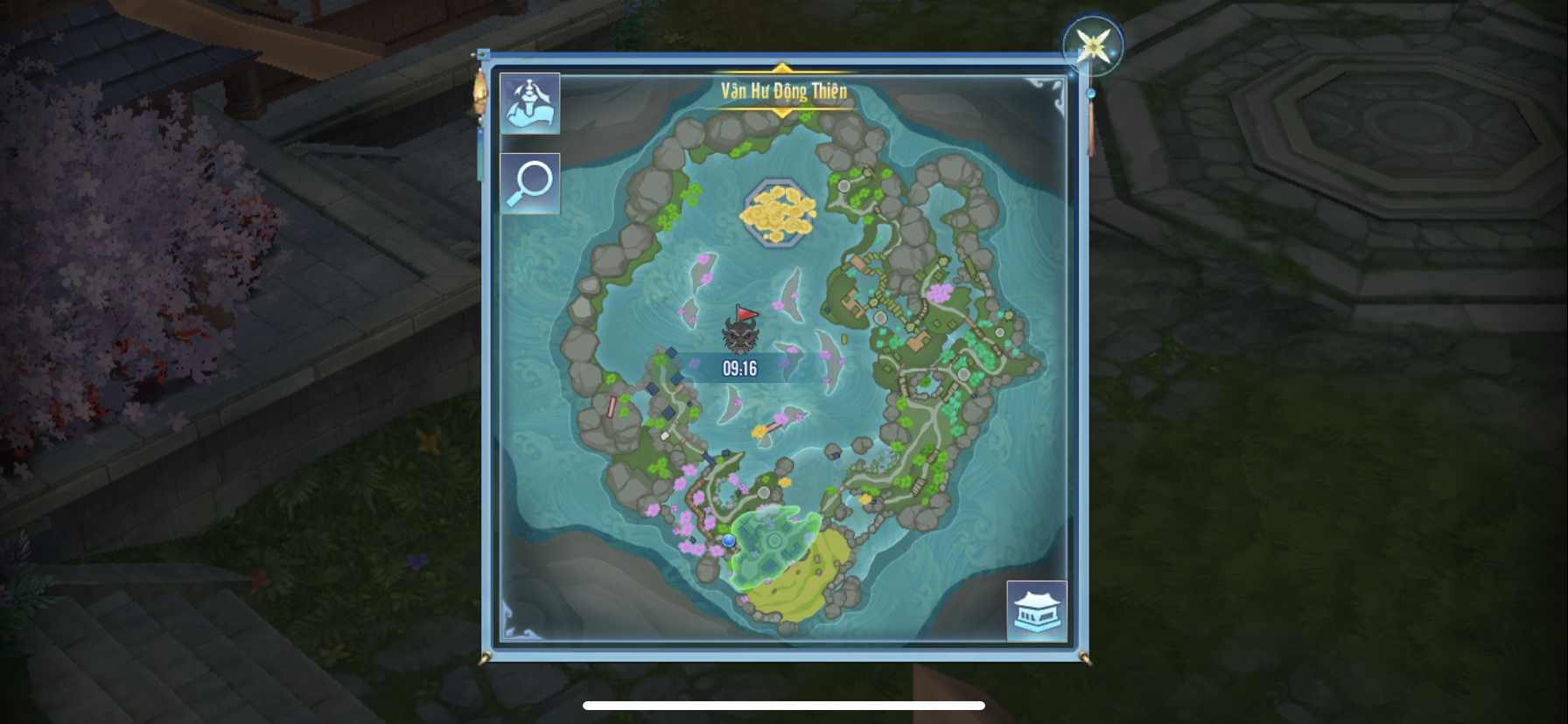Viewport: 1568px width, 724px height.
Task: Click the Vân Hư Động Thiên map title
Action: tap(783, 91)
